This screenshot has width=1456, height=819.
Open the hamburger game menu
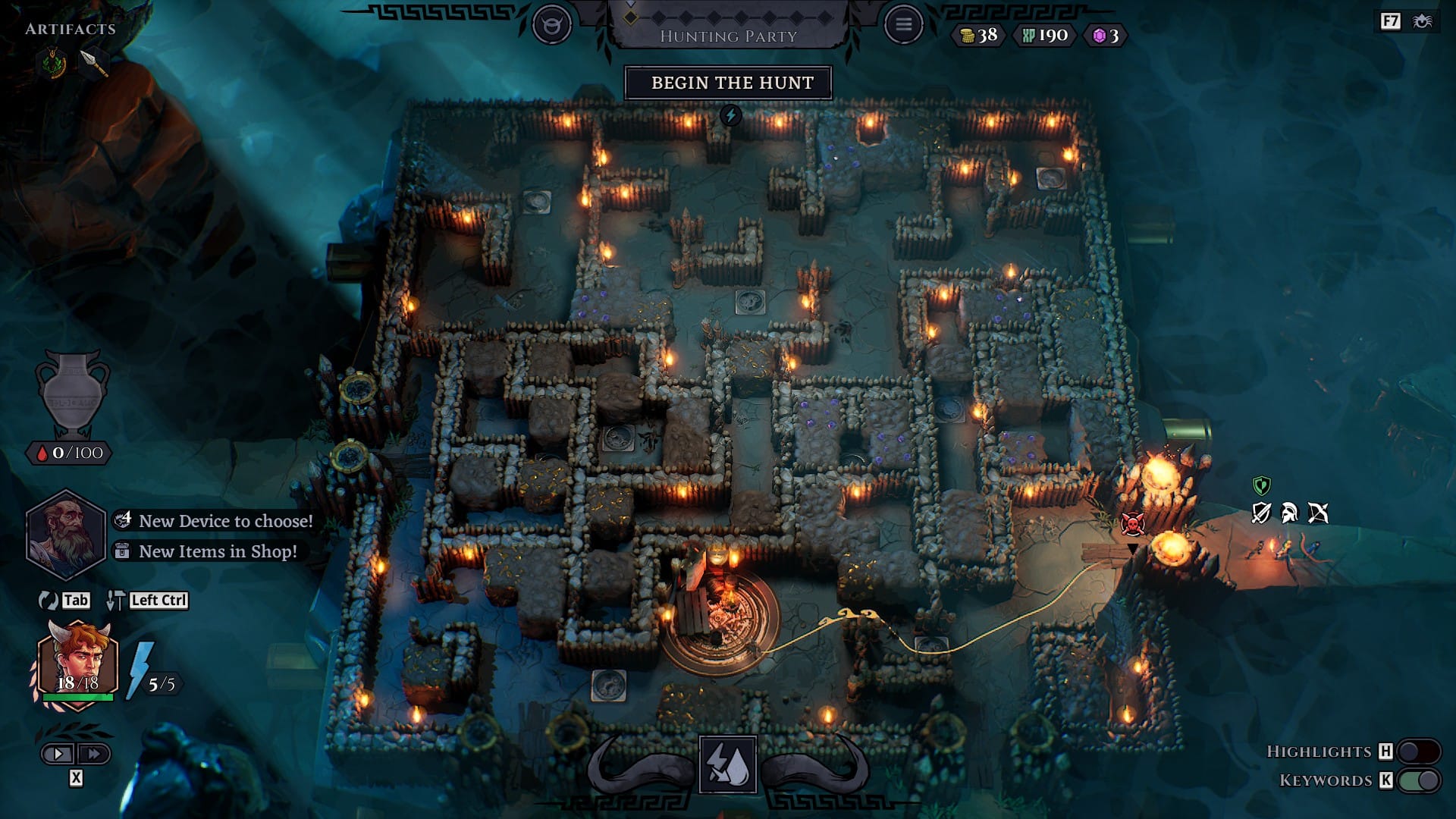pyautogui.click(x=903, y=25)
